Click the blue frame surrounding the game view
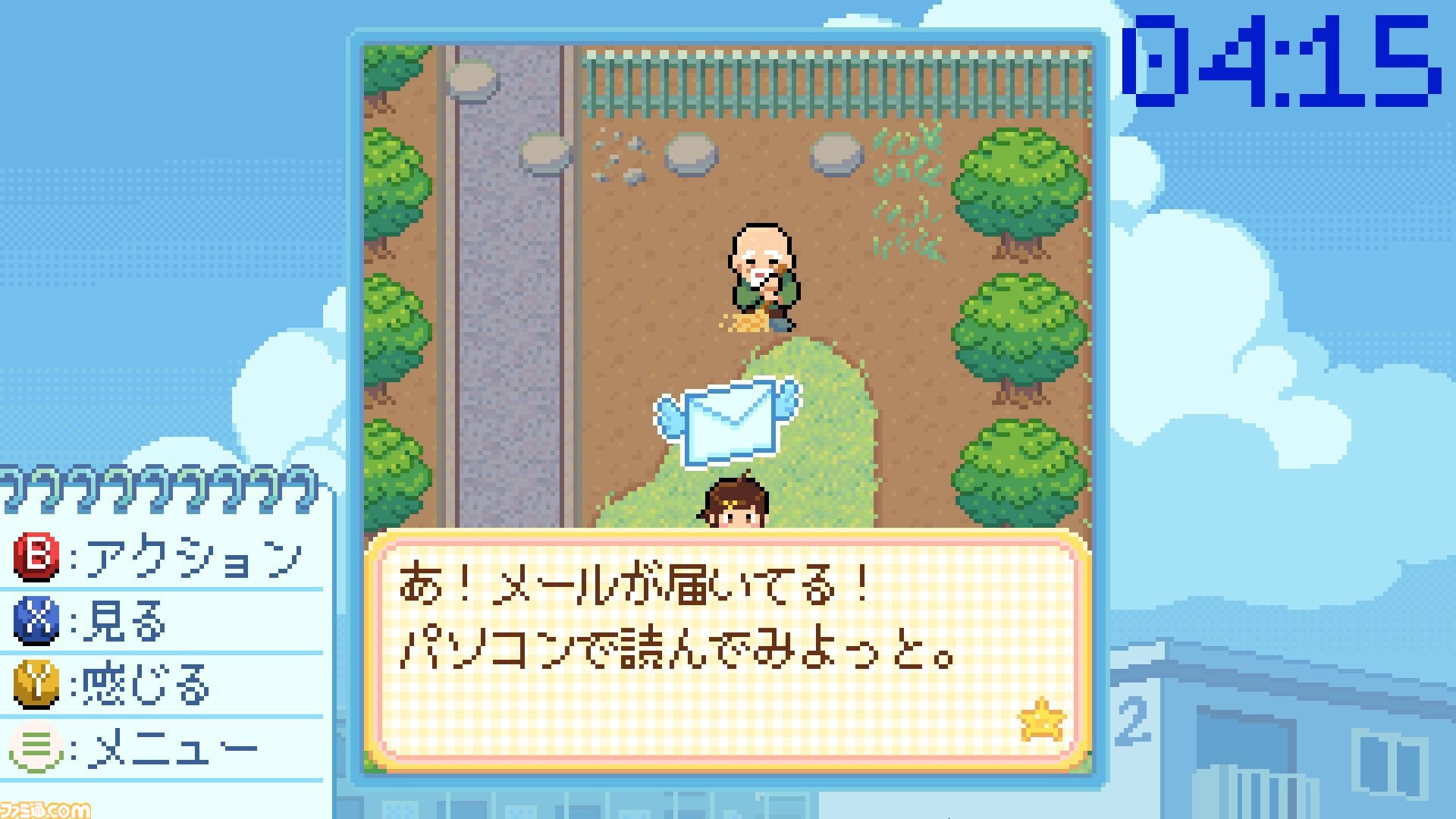 [x=728, y=34]
